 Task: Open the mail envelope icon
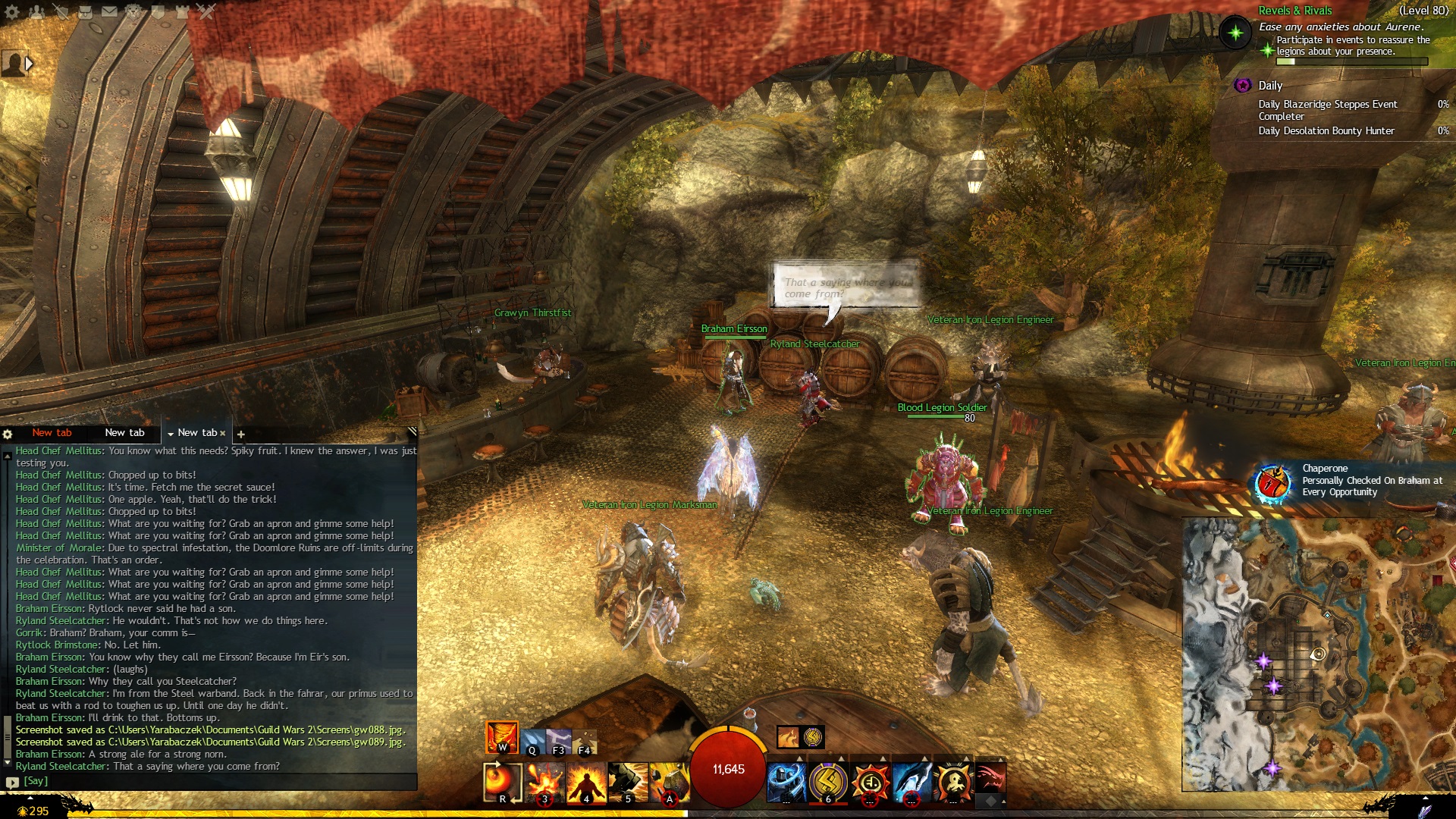click(x=109, y=11)
